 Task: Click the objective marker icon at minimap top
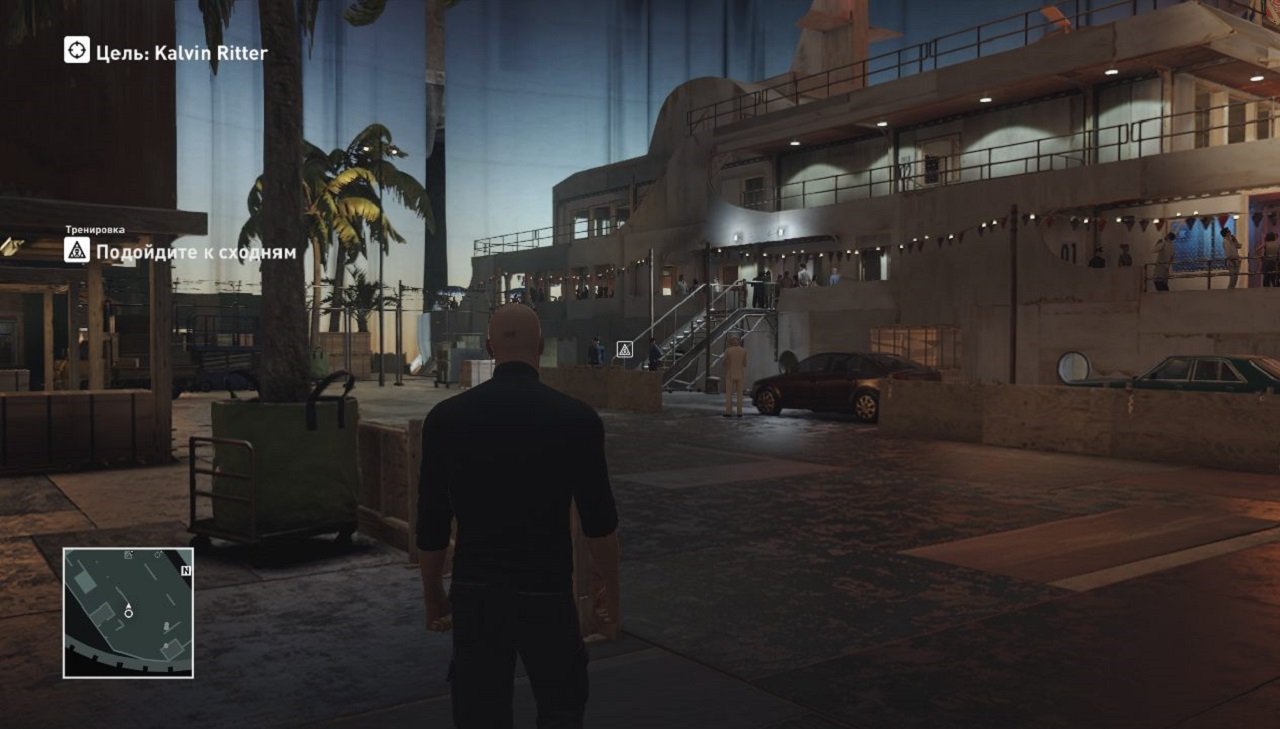click(128, 555)
